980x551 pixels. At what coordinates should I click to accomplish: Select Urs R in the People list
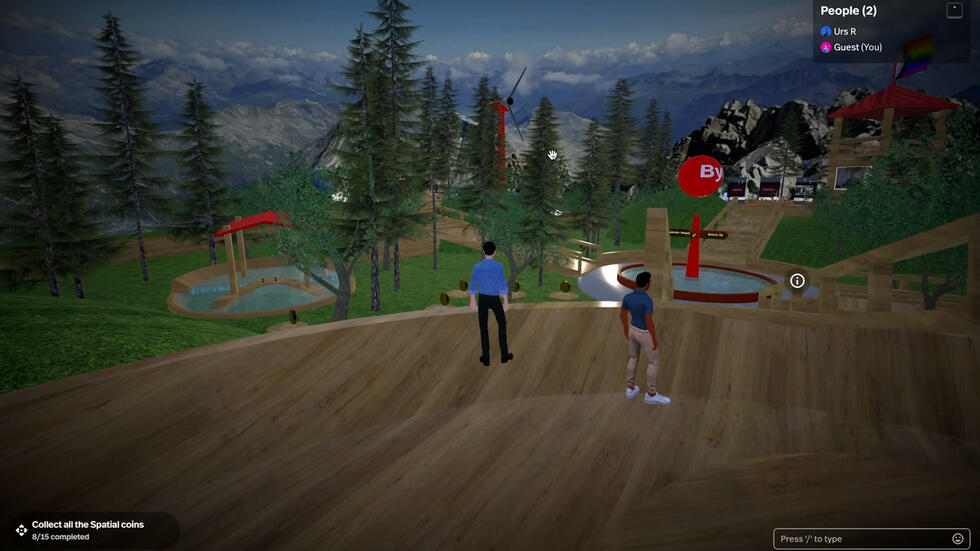coord(844,32)
